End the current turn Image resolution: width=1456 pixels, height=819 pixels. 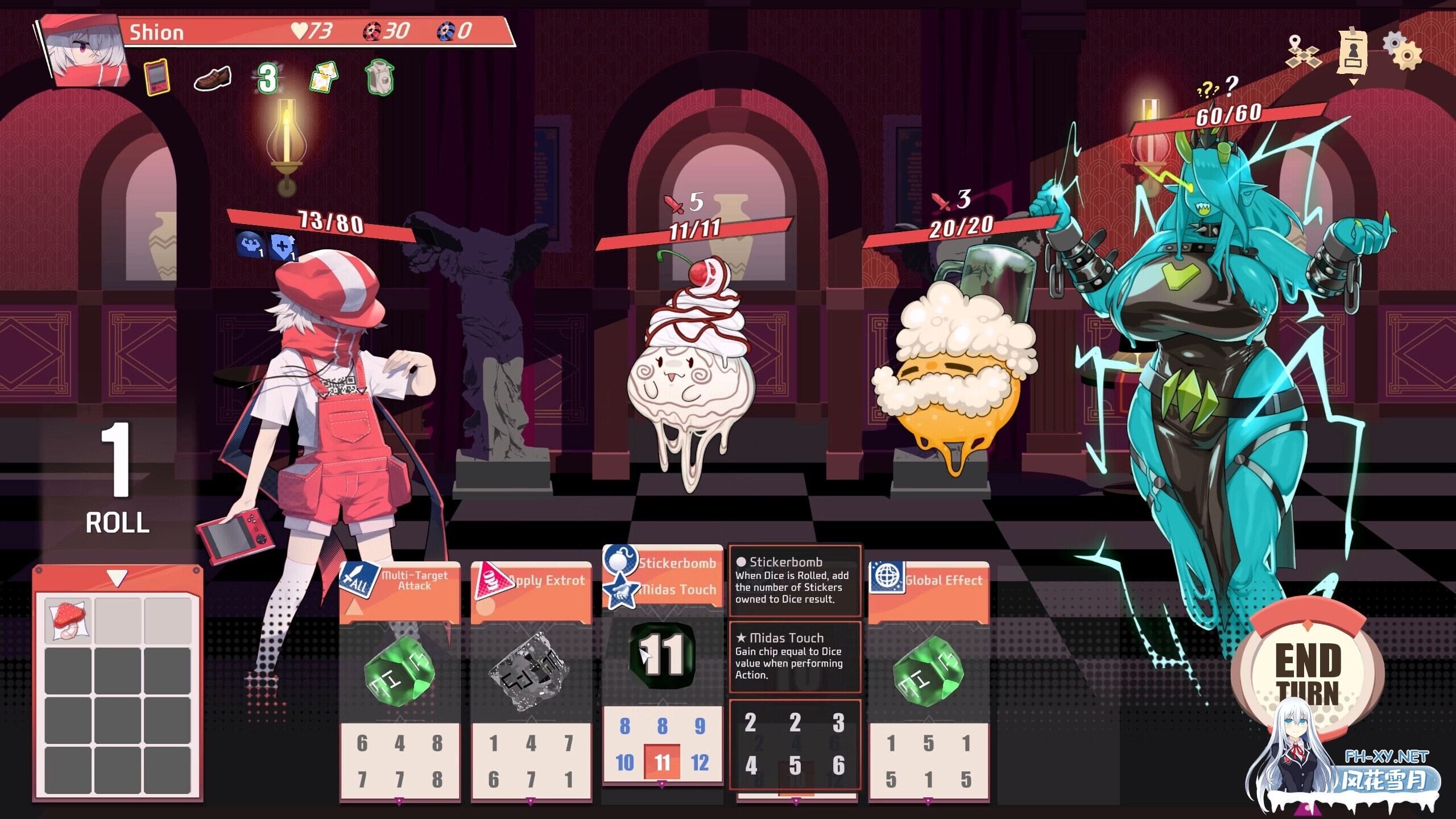pyautogui.click(x=1308, y=674)
